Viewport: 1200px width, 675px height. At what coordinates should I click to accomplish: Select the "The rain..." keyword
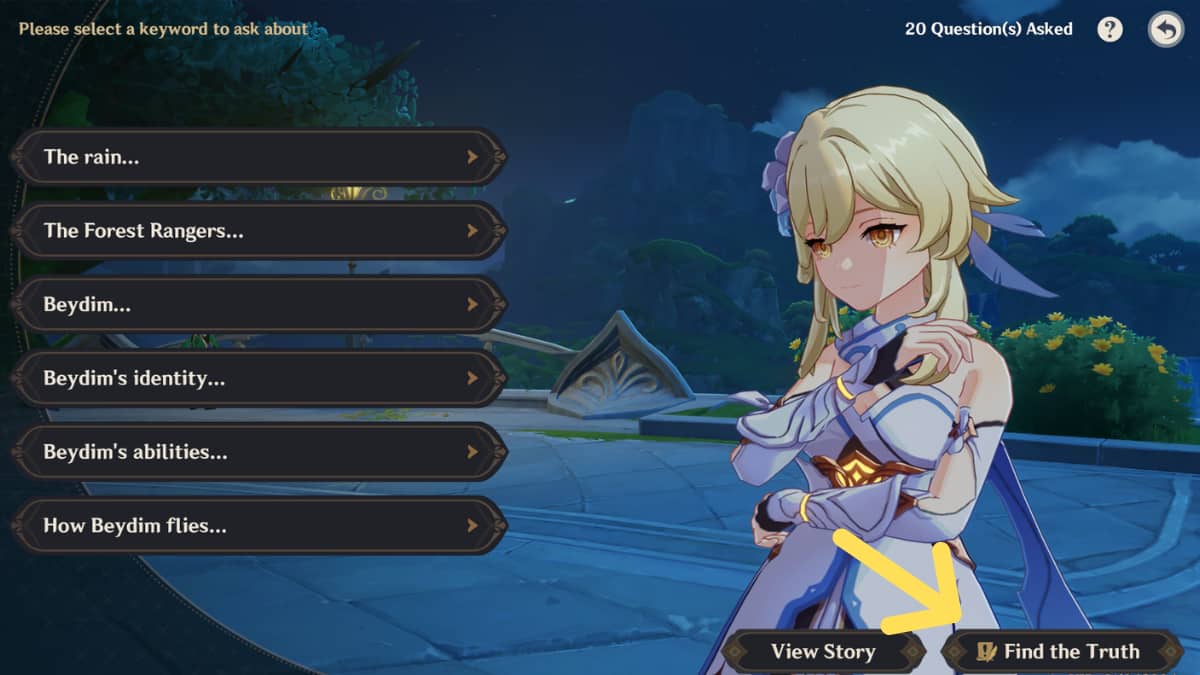click(x=258, y=157)
